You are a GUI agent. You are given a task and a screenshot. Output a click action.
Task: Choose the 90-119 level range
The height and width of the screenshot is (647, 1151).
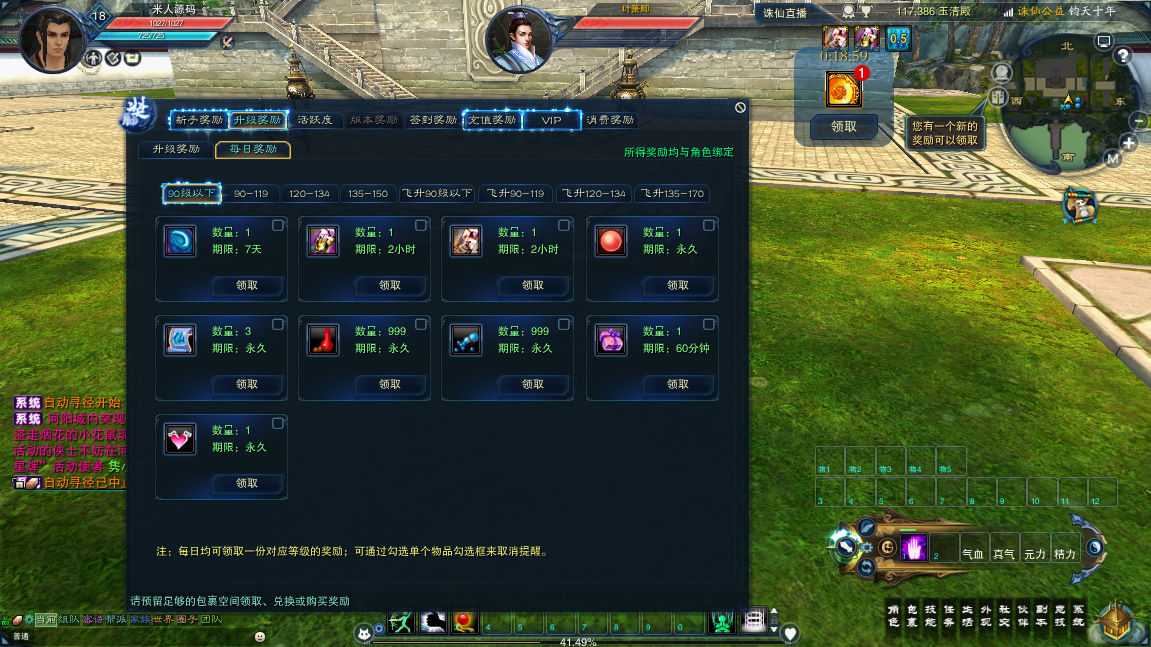tap(251, 193)
